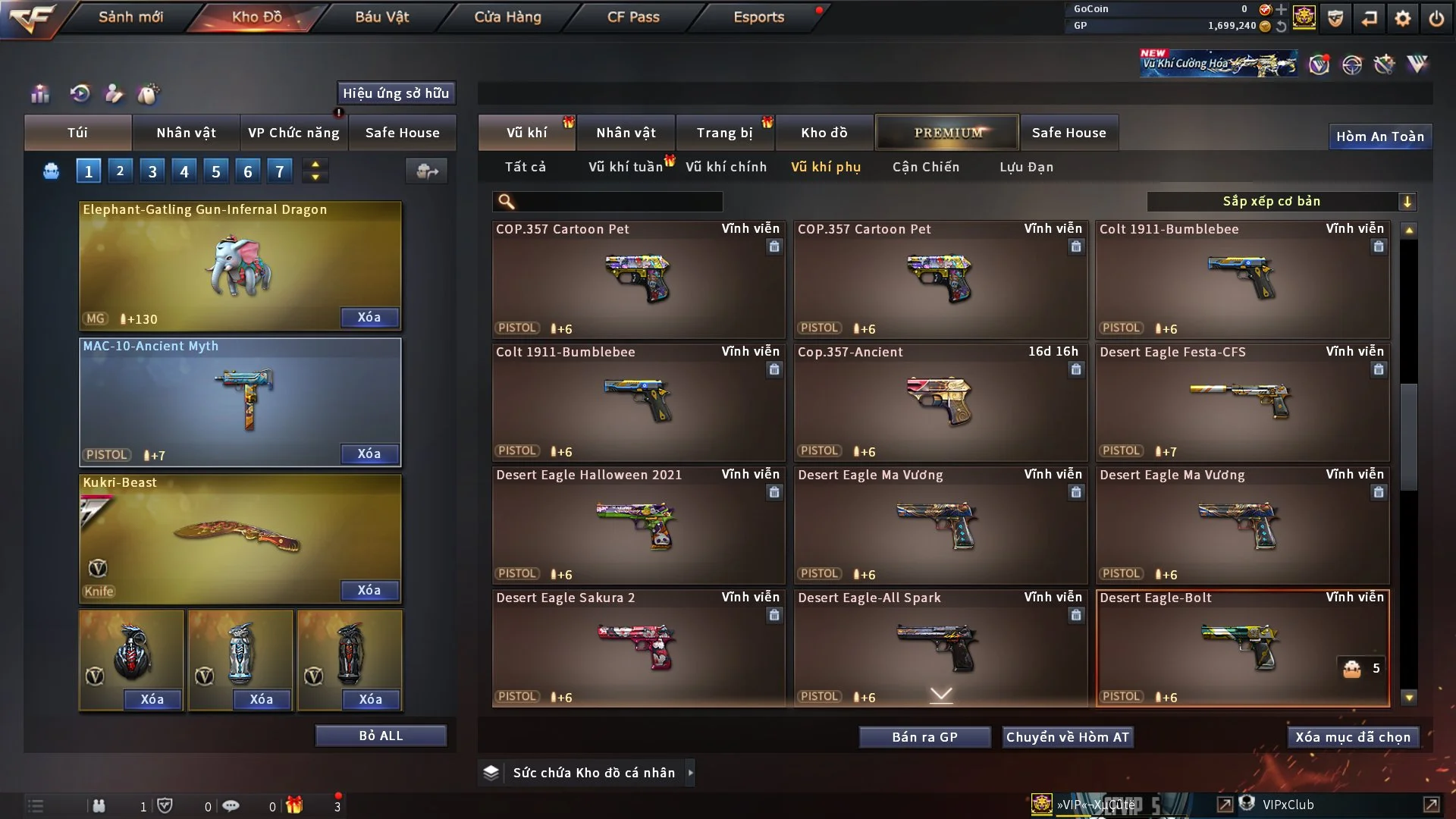Screen dimensions: 1456x819
Task: Click the Bỏ ALL button
Action: click(x=381, y=736)
